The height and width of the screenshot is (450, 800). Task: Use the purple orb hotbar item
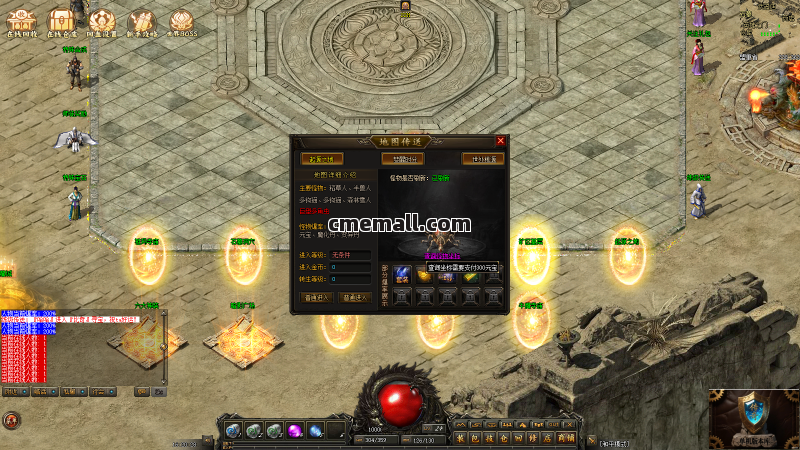coord(295,430)
